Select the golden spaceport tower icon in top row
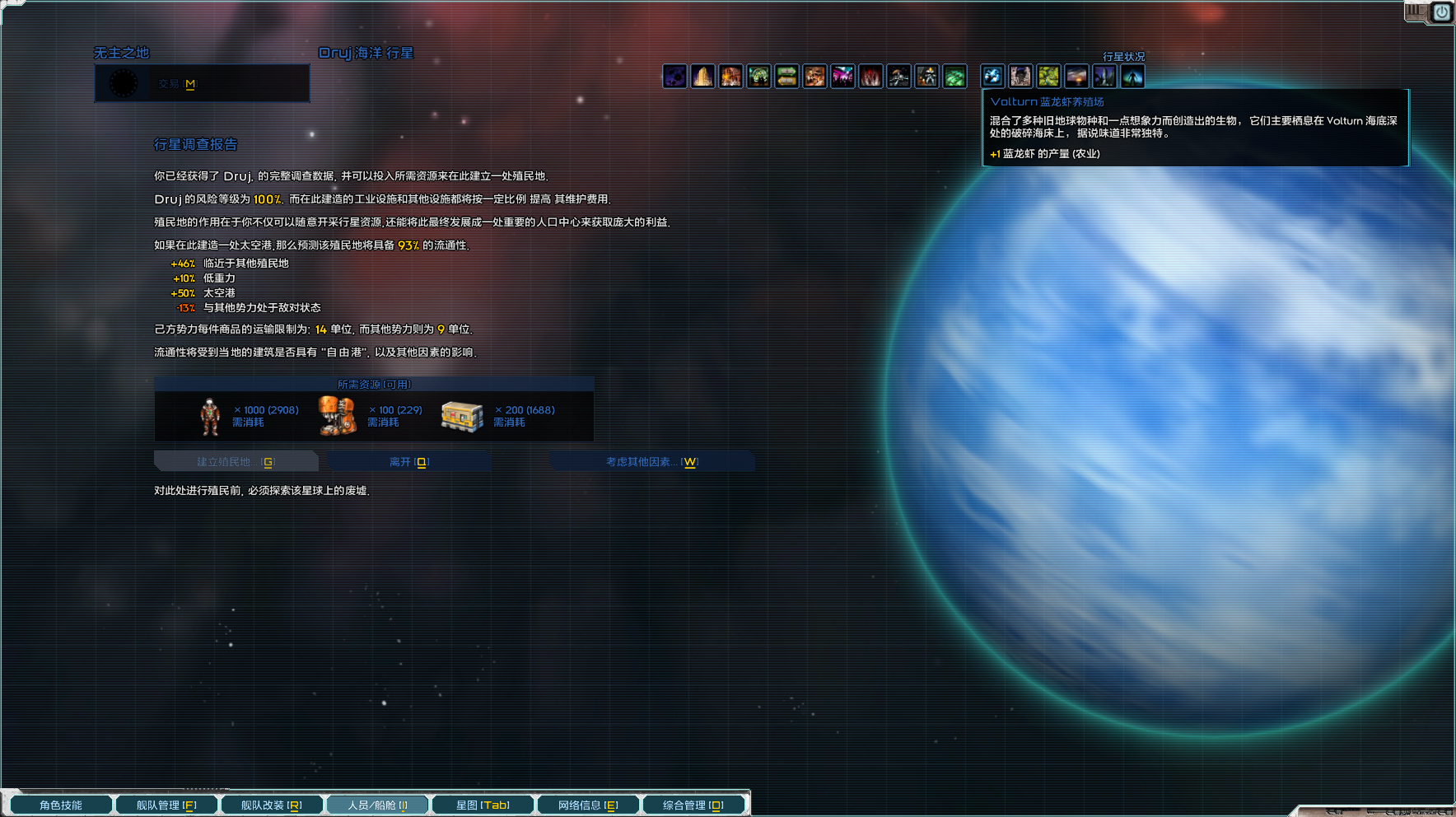 [x=704, y=77]
